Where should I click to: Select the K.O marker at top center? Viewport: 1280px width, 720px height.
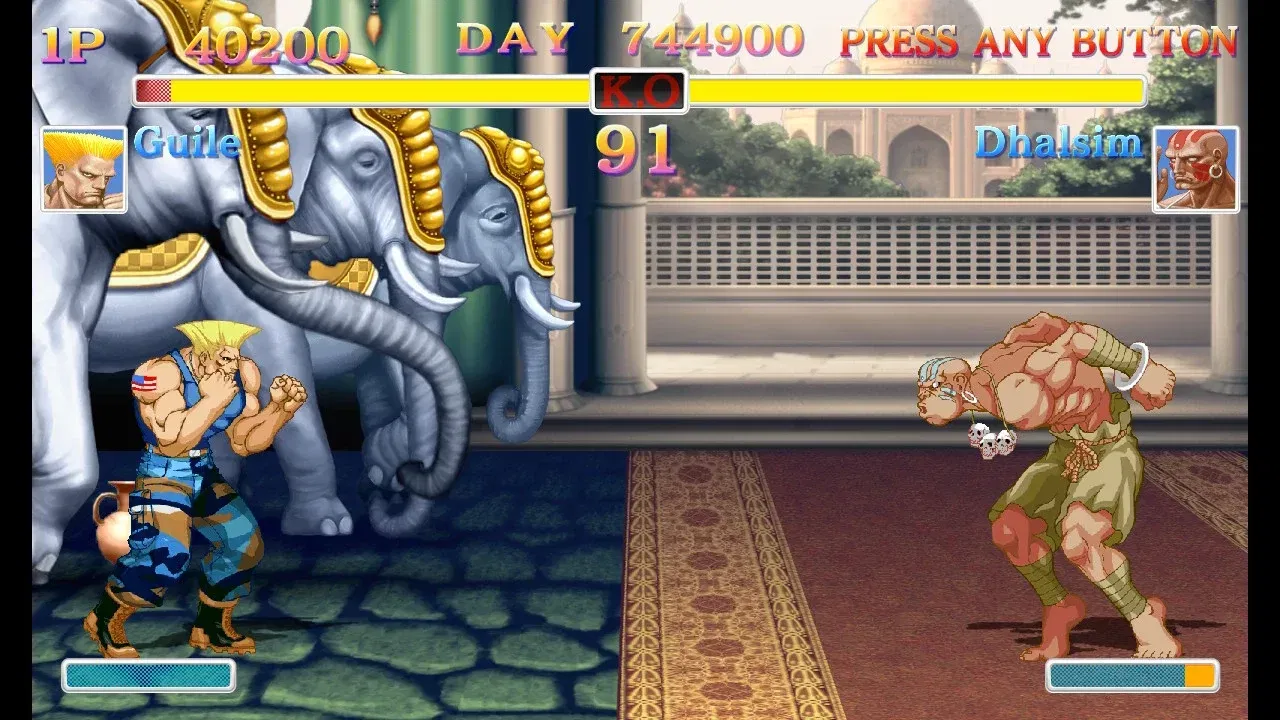point(638,88)
